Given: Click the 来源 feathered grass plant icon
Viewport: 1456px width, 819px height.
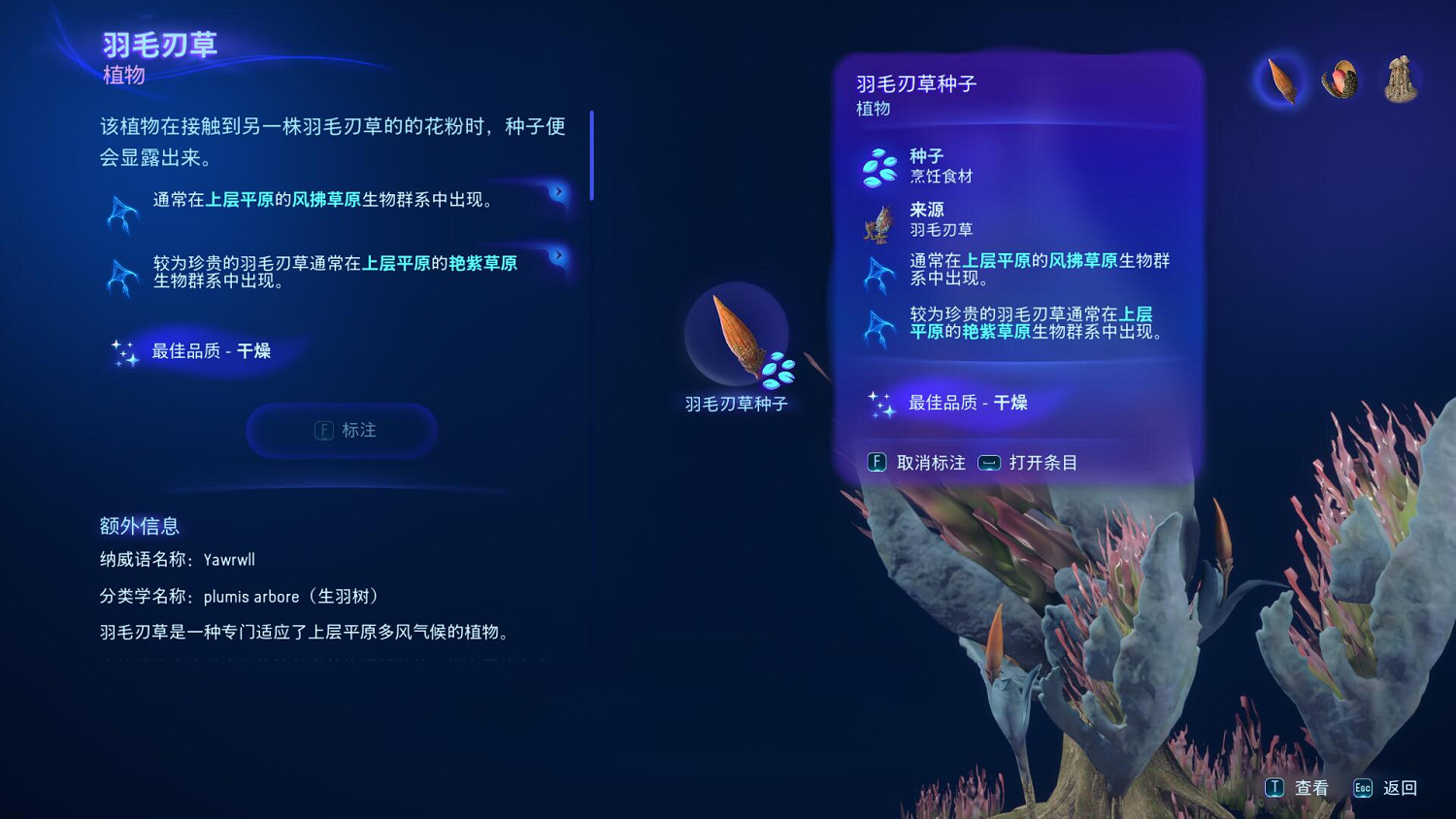Looking at the screenshot, I should (x=879, y=225).
